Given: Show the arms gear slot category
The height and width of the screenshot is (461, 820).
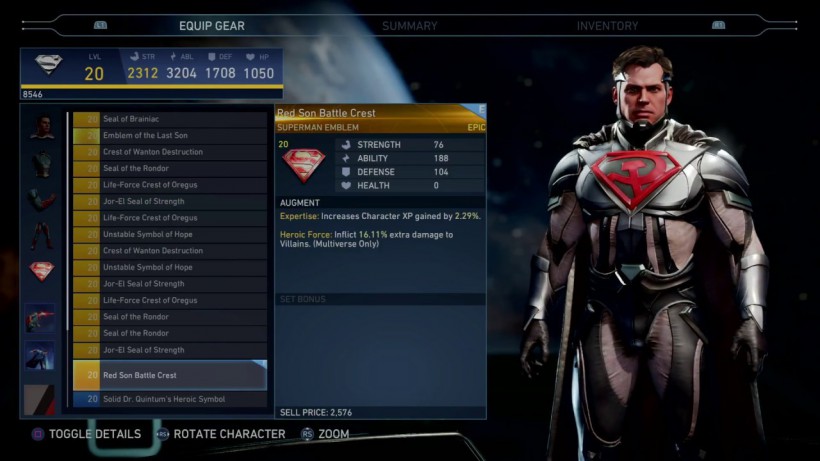Looking at the screenshot, I should pyautogui.click(x=41, y=199).
